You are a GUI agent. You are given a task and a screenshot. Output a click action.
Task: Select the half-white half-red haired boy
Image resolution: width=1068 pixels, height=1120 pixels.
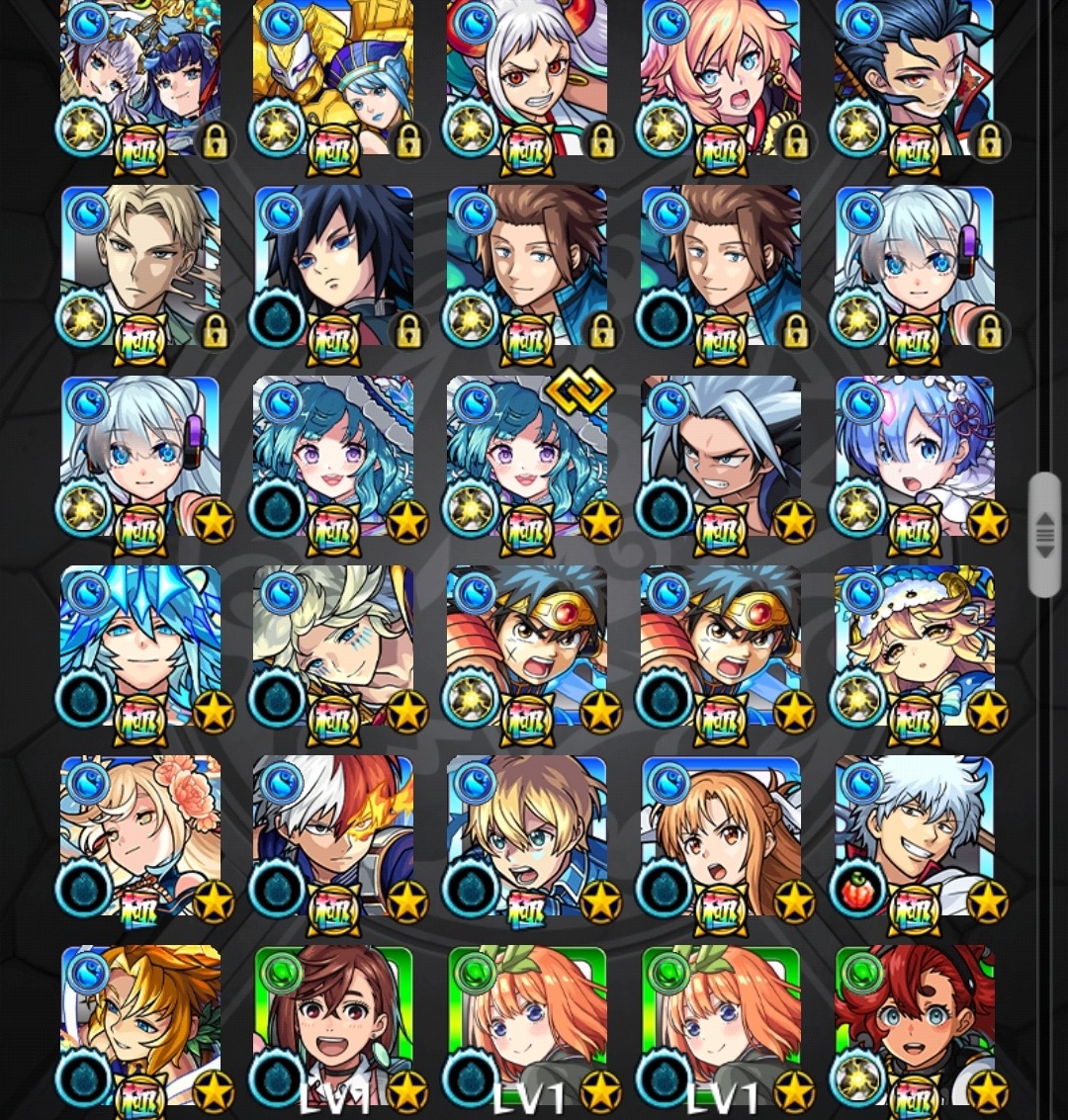click(x=333, y=835)
